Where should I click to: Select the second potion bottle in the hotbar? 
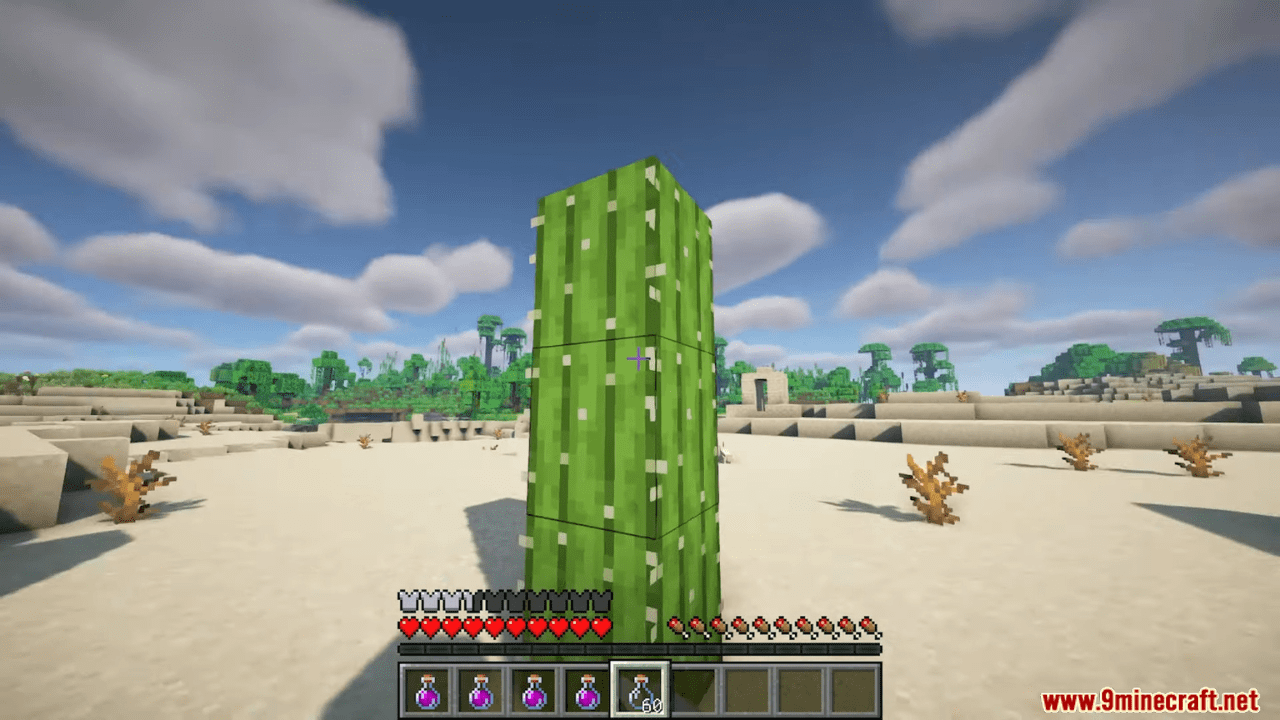coord(481,688)
